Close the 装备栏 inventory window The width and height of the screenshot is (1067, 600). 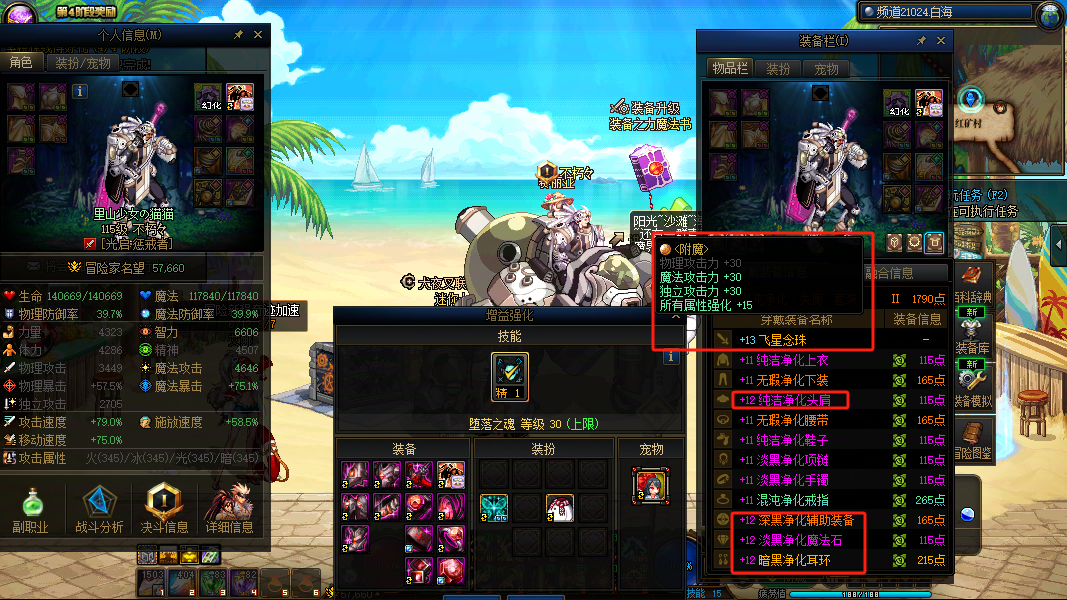[x=941, y=41]
